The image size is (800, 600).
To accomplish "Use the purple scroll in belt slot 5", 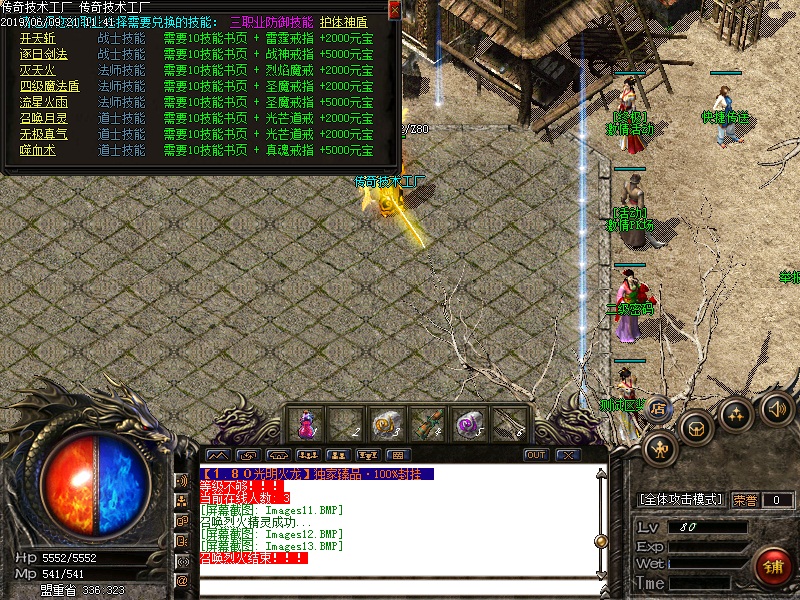I will pyautogui.click(x=467, y=424).
